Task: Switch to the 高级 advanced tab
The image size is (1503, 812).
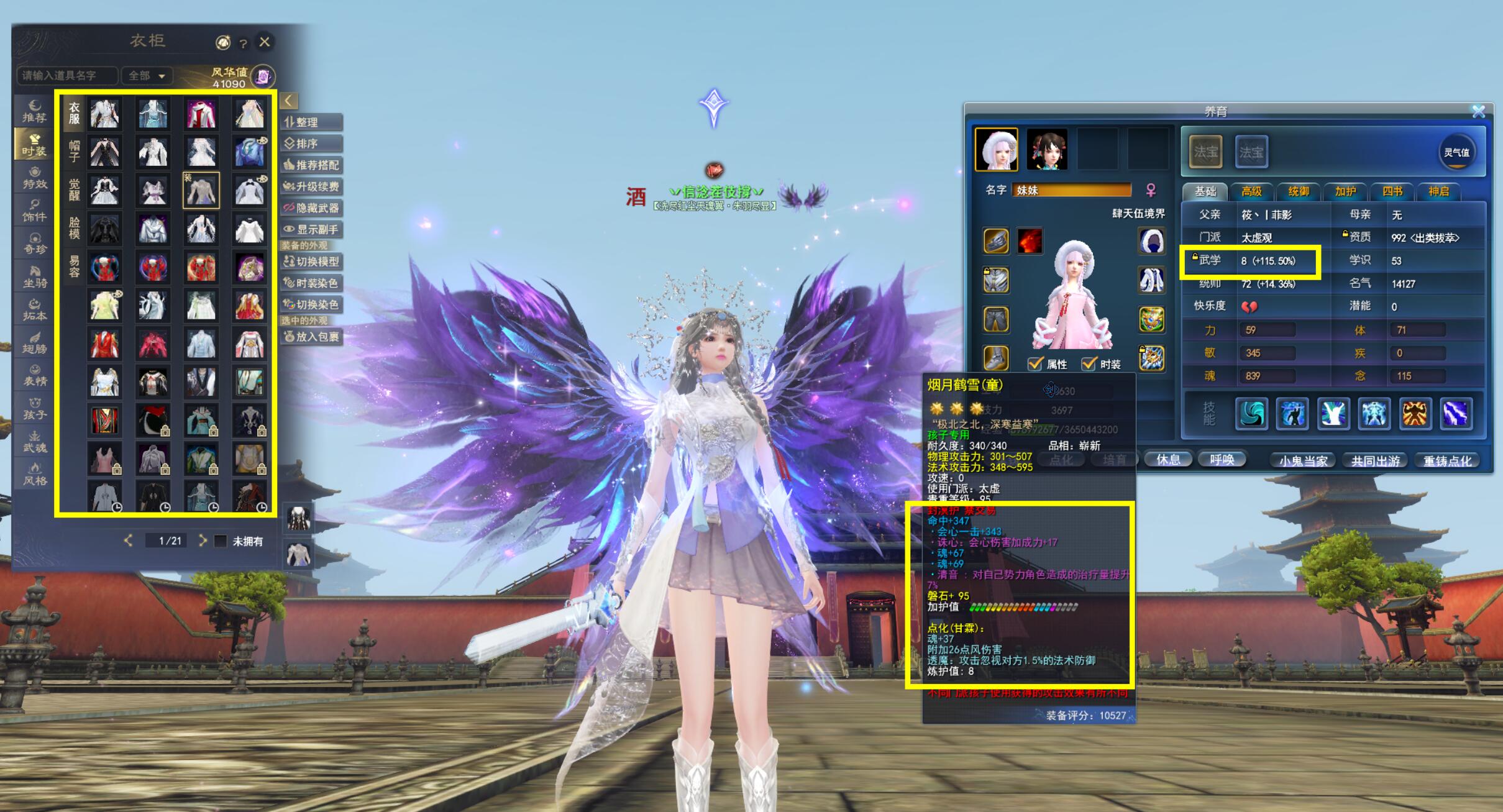Action: click(1251, 191)
